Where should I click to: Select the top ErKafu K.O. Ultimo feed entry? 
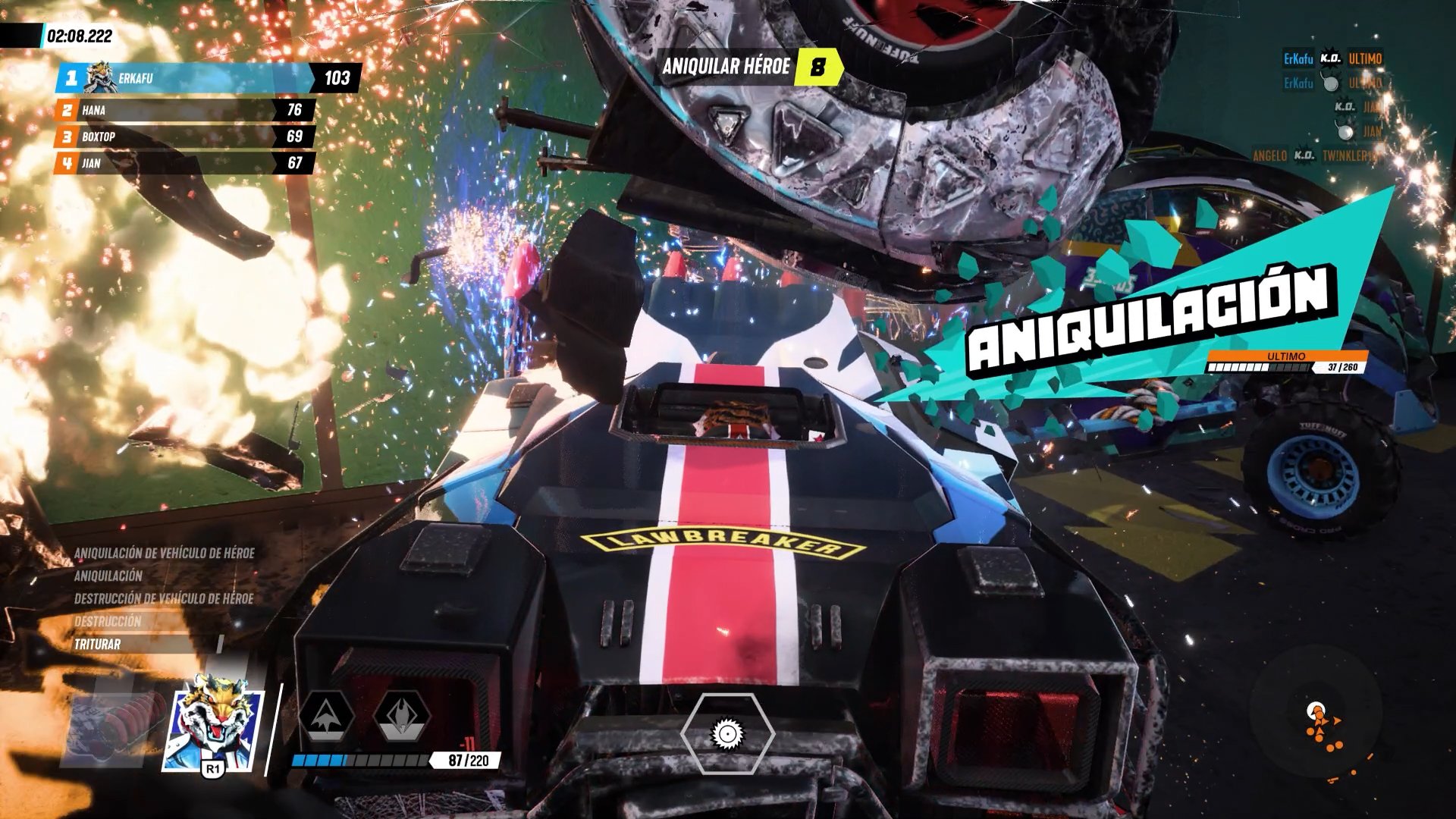1332,58
